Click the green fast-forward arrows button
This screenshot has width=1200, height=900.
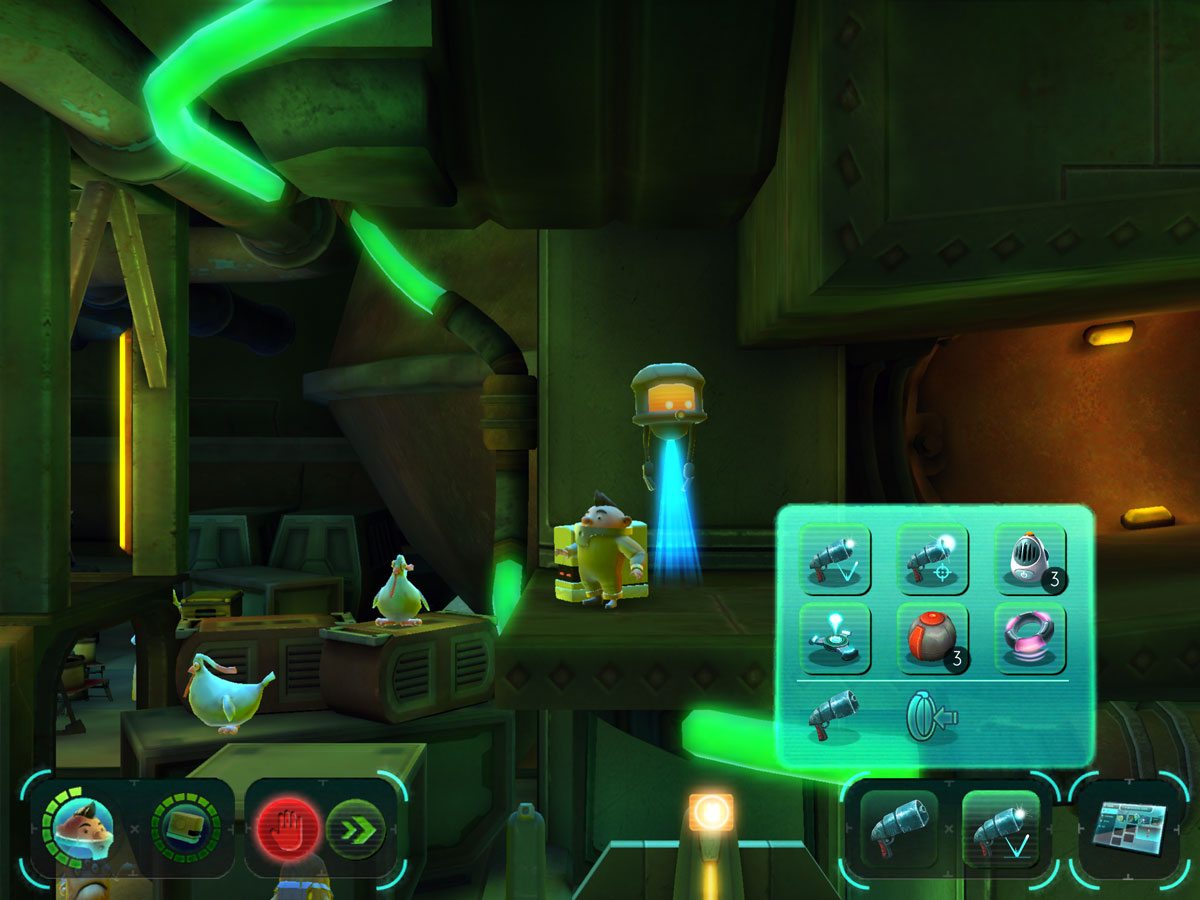click(x=355, y=829)
